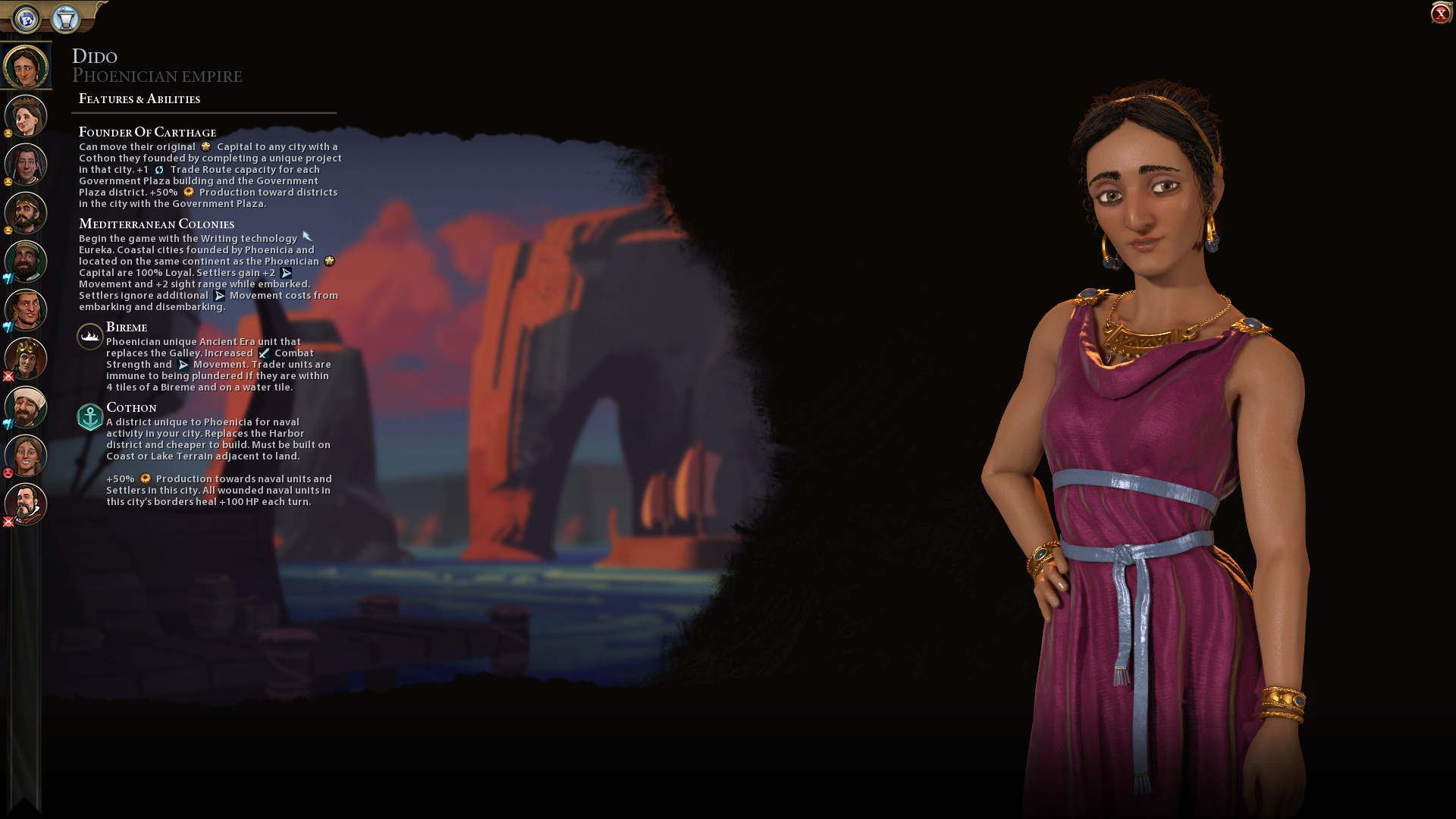Choose the smiling leader with gold earrings
Image resolution: width=1456 pixels, height=819 pixels.
point(26,310)
